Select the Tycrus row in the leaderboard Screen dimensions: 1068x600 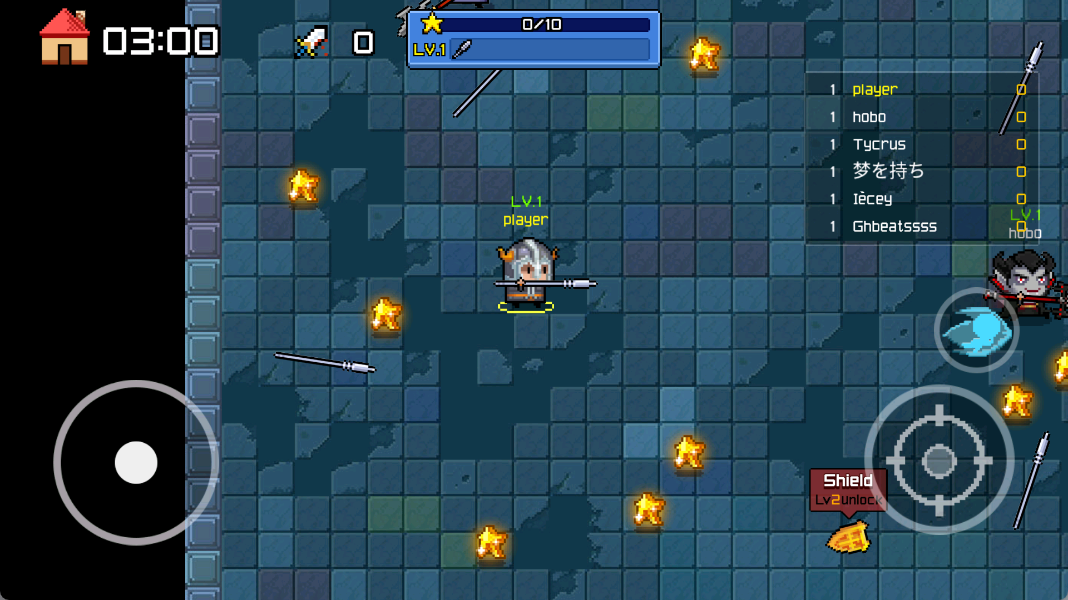[922, 144]
